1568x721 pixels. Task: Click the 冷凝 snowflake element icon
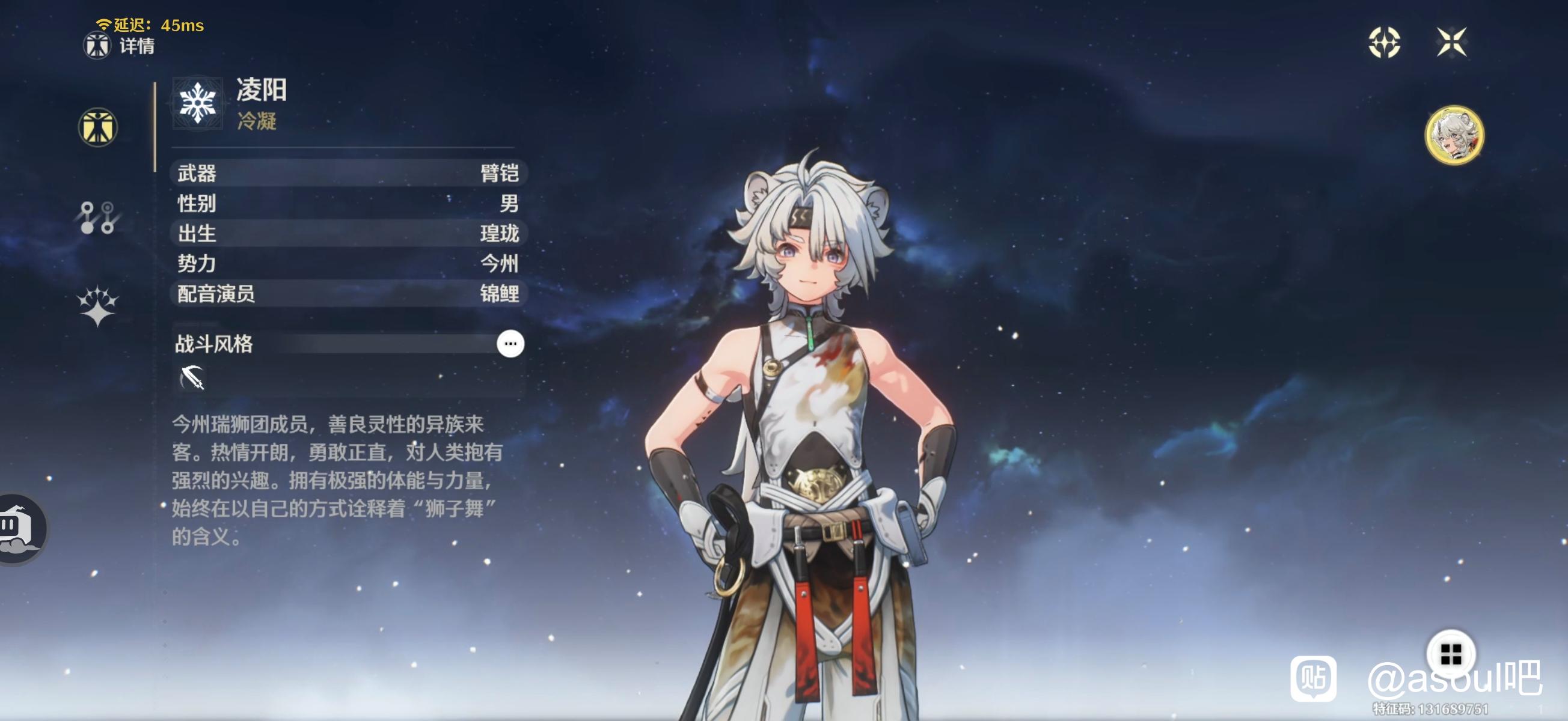point(197,103)
